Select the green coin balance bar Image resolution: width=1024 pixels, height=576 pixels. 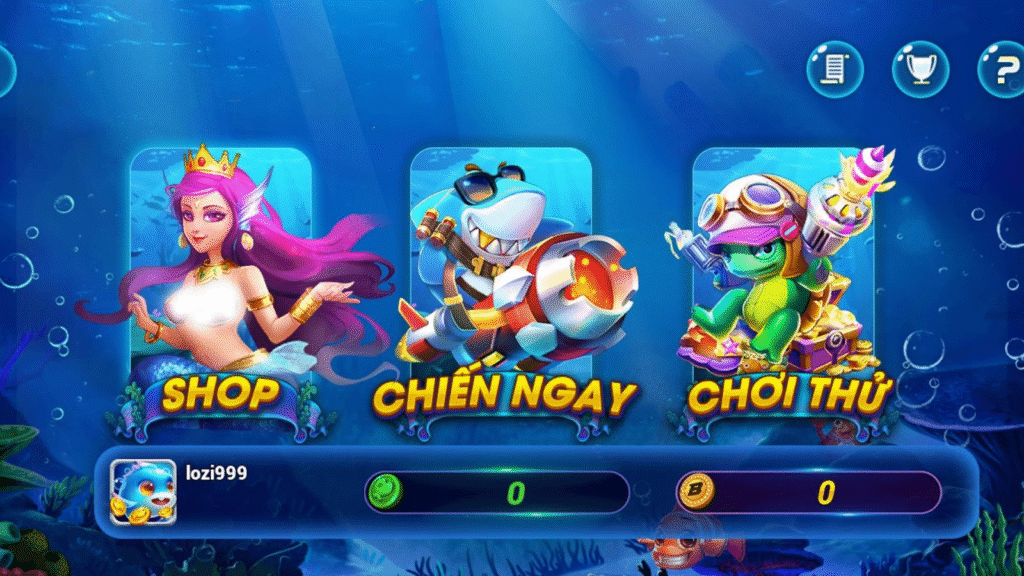(x=497, y=492)
